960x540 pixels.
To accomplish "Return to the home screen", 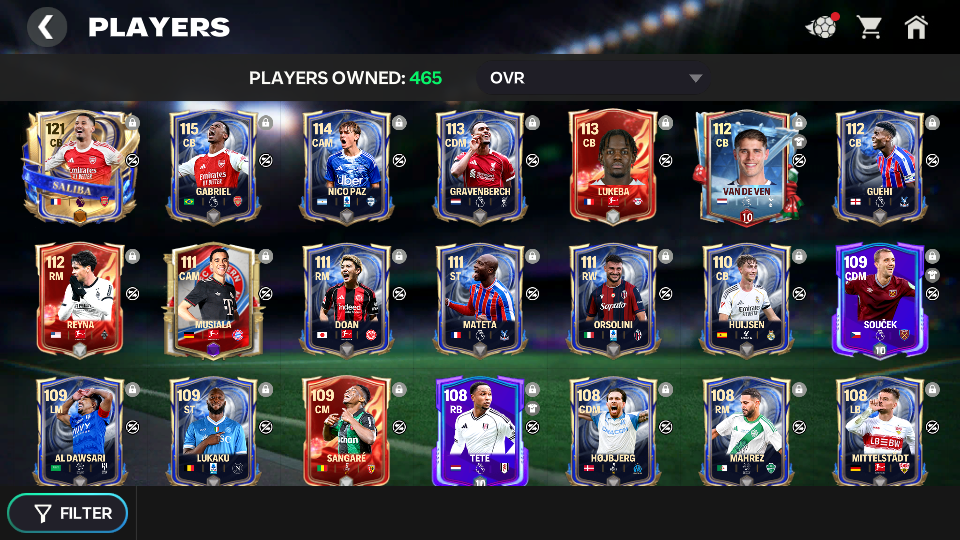I will click(916, 27).
